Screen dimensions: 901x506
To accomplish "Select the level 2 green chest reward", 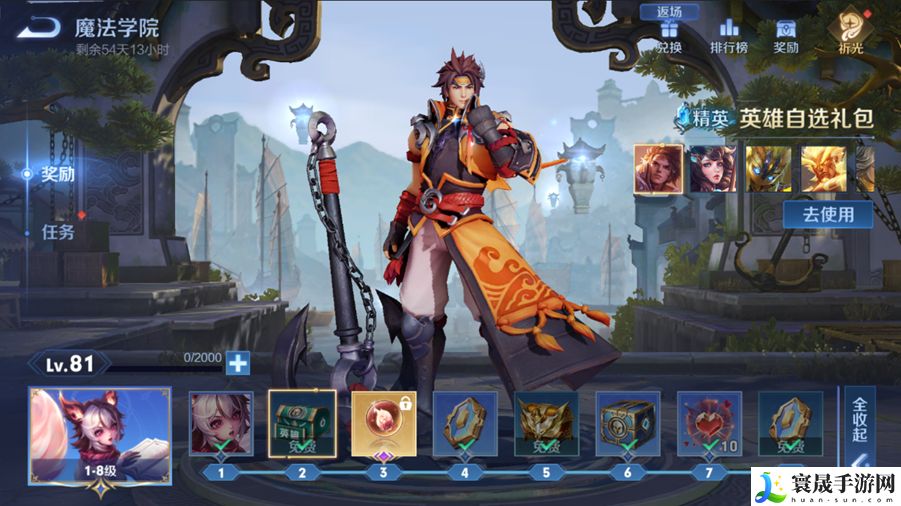I will (x=302, y=423).
